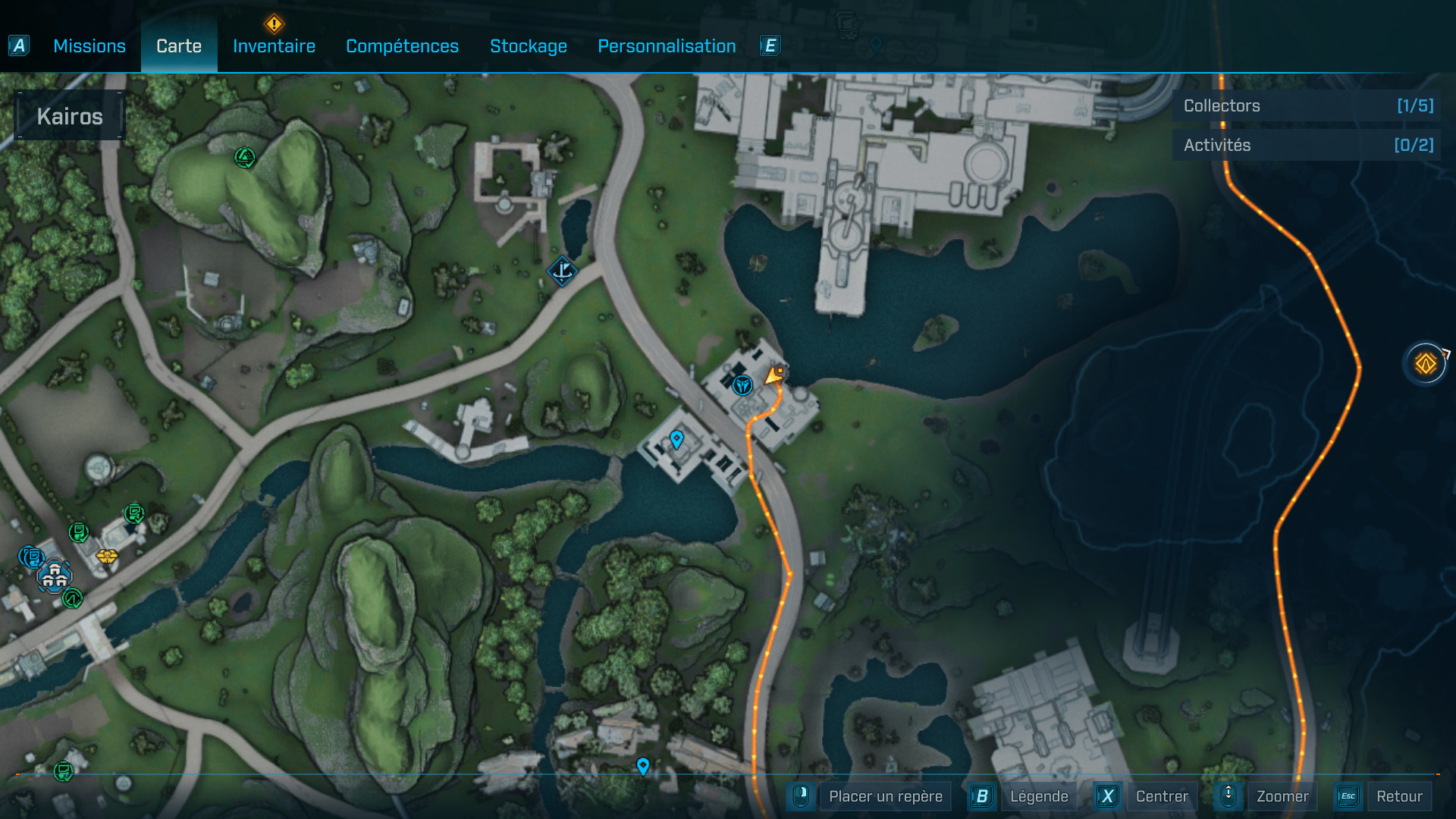This screenshot has height=819, width=1456.
Task: Go to the Compétences tab
Action: 402,46
